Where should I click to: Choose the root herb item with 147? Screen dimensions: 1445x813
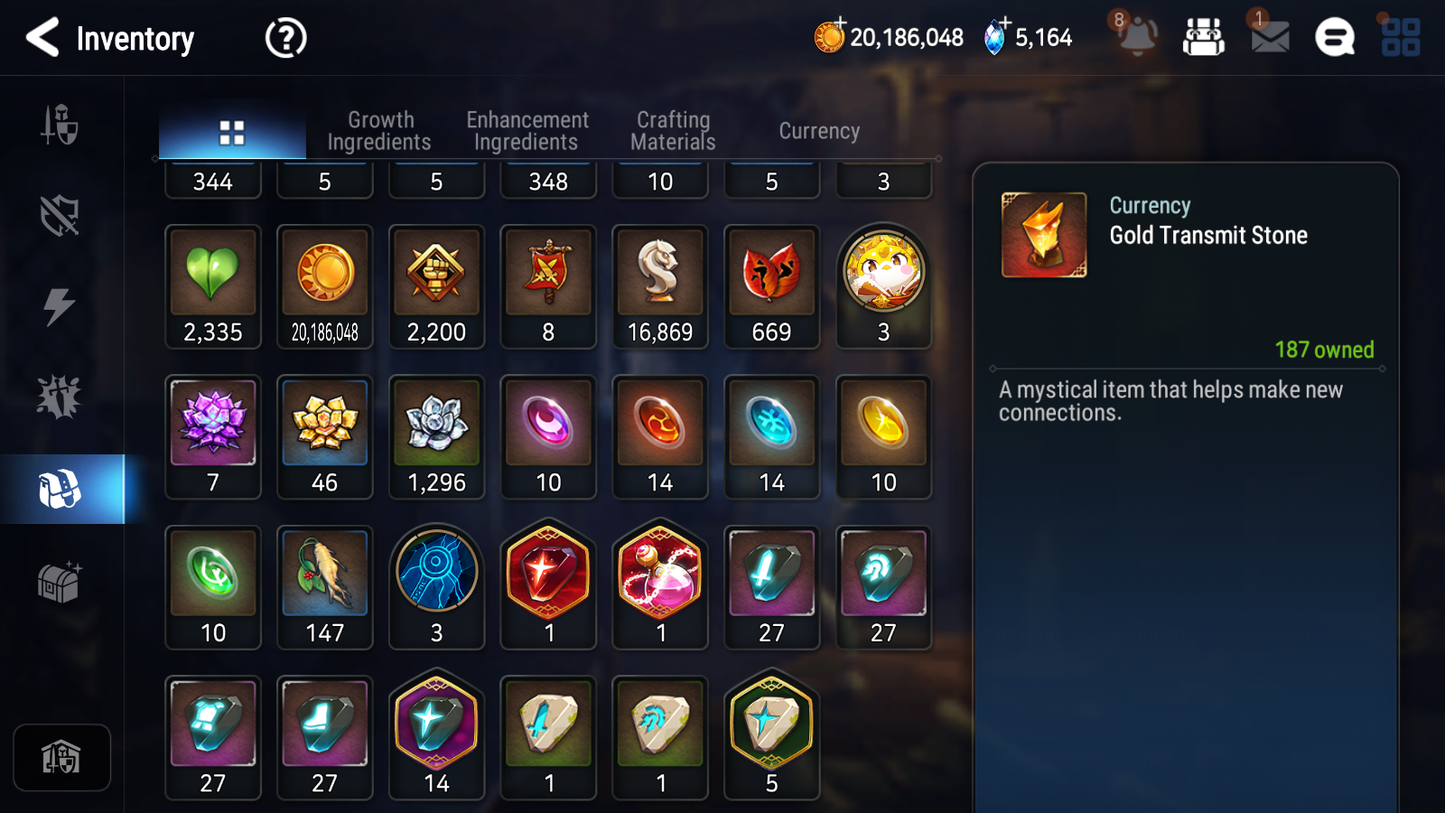[x=325, y=587]
